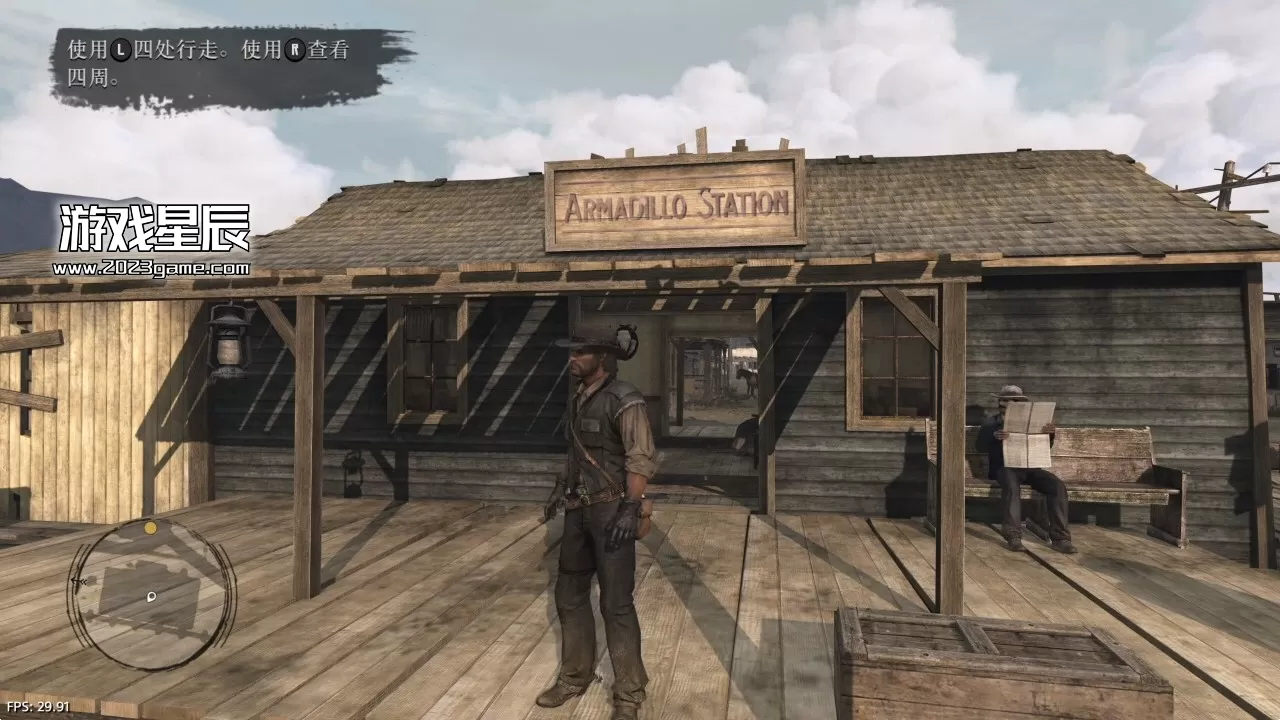Select the white player marker on the minimap
Screen dimensions: 1280x720
[x=151, y=597]
